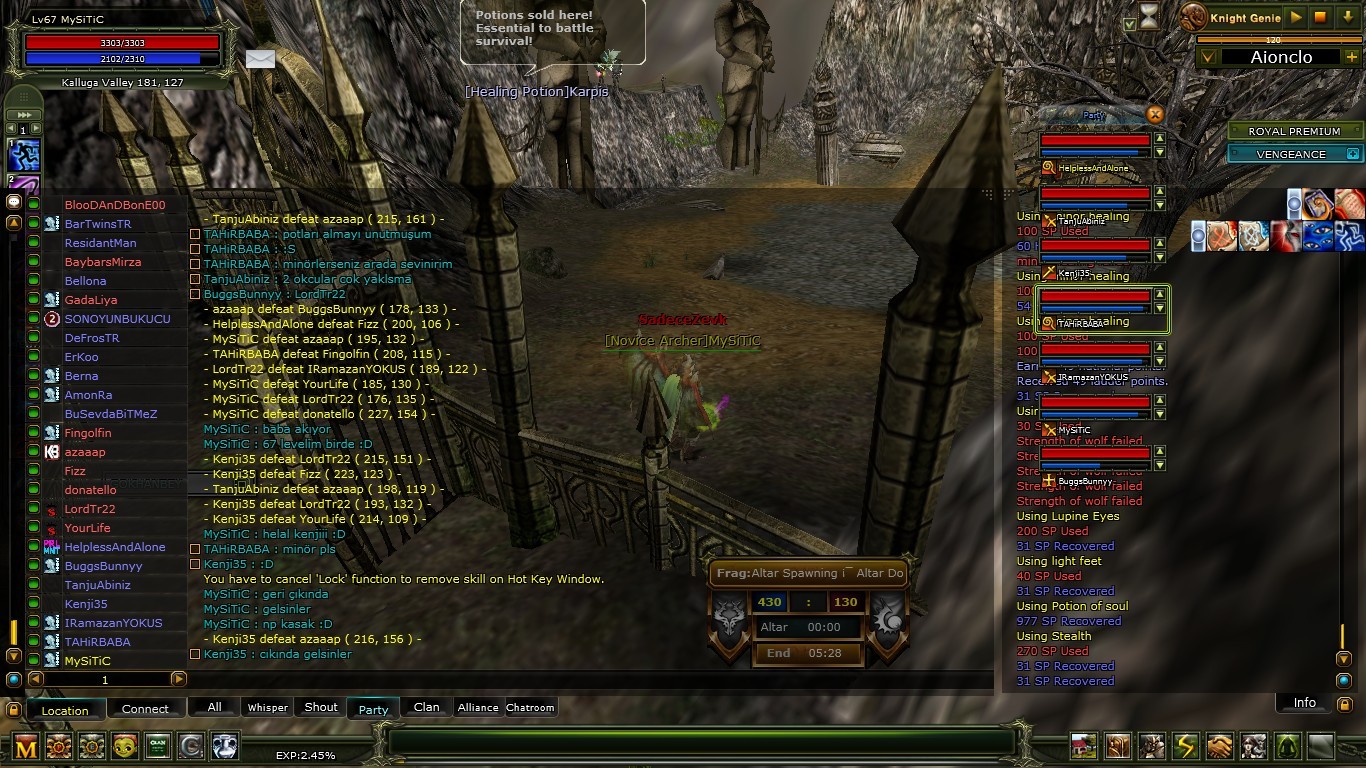
Task: Select player azaaap in the list
Action: [x=85, y=452]
